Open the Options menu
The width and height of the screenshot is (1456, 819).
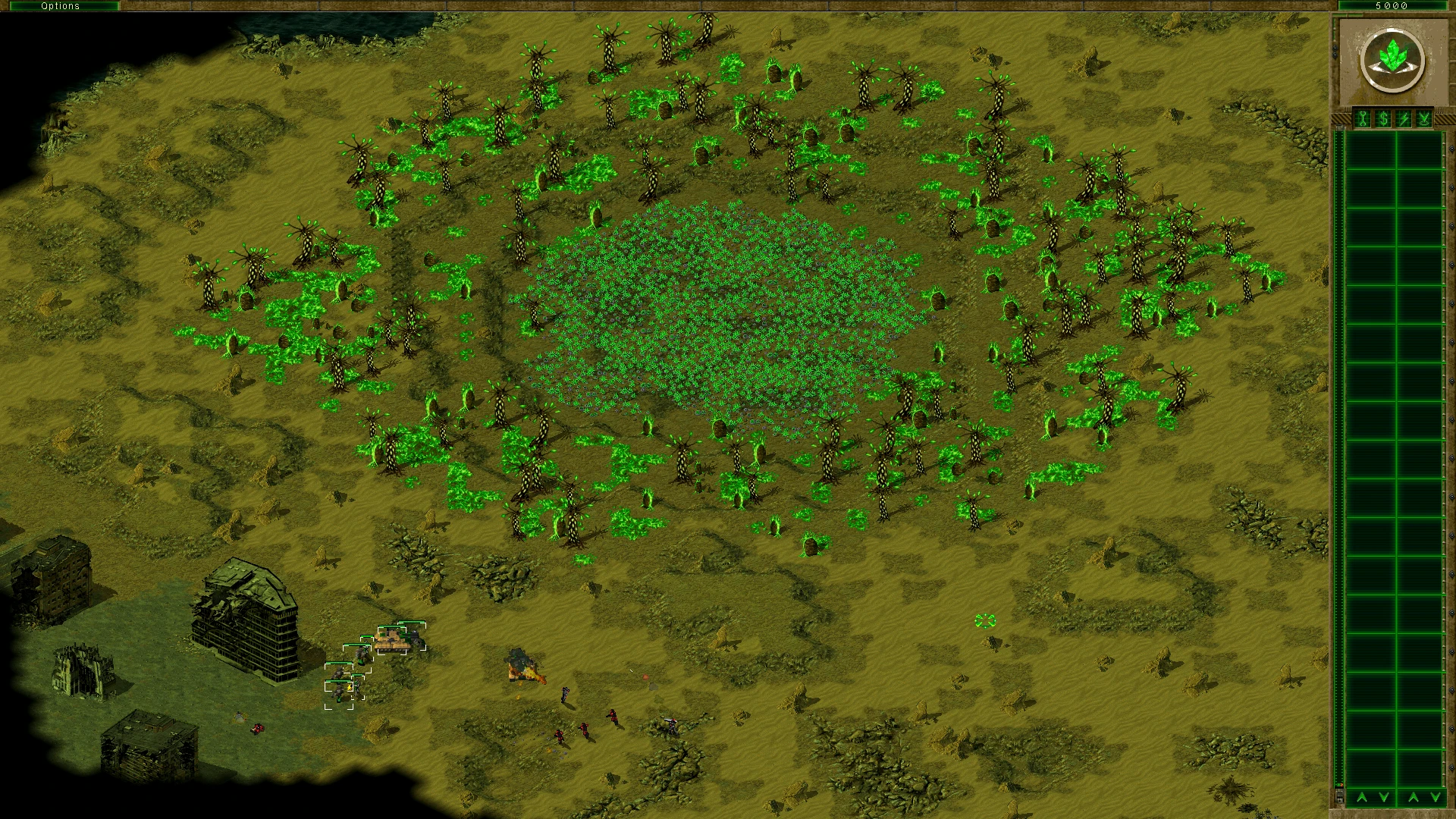coord(60,5)
